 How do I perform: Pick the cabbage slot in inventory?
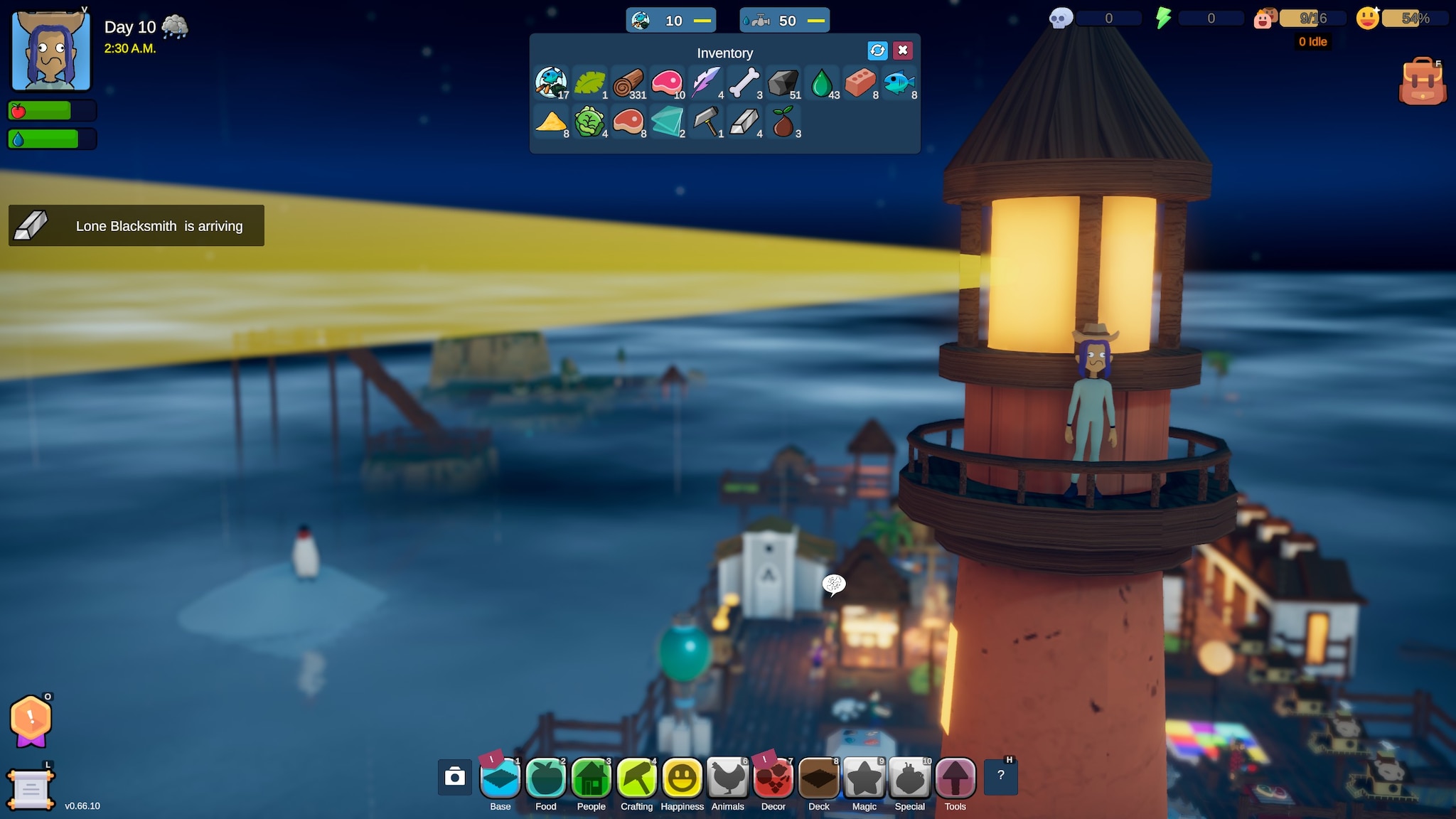(x=589, y=122)
